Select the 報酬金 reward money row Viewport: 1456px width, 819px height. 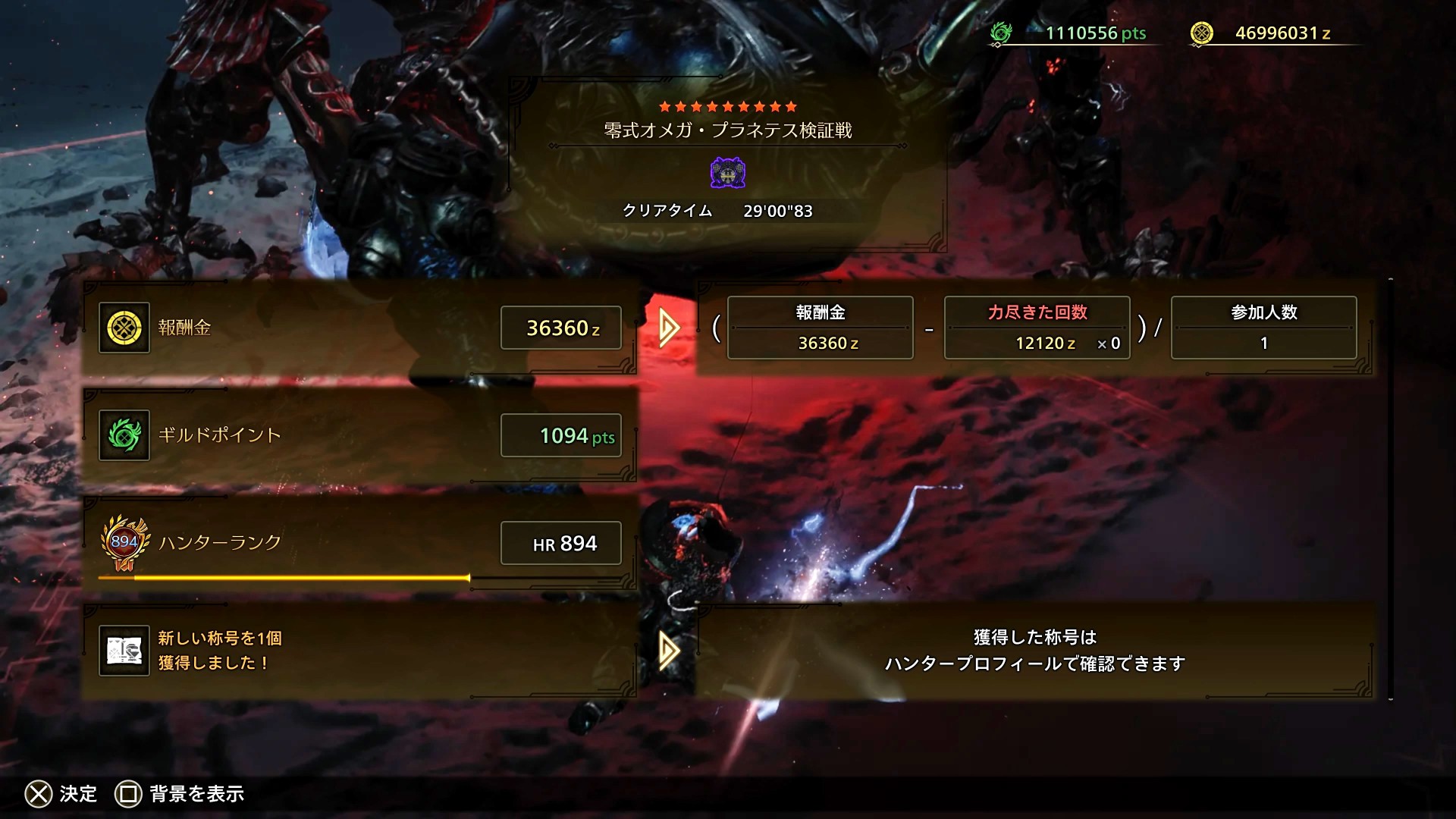(x=359, y=328)
